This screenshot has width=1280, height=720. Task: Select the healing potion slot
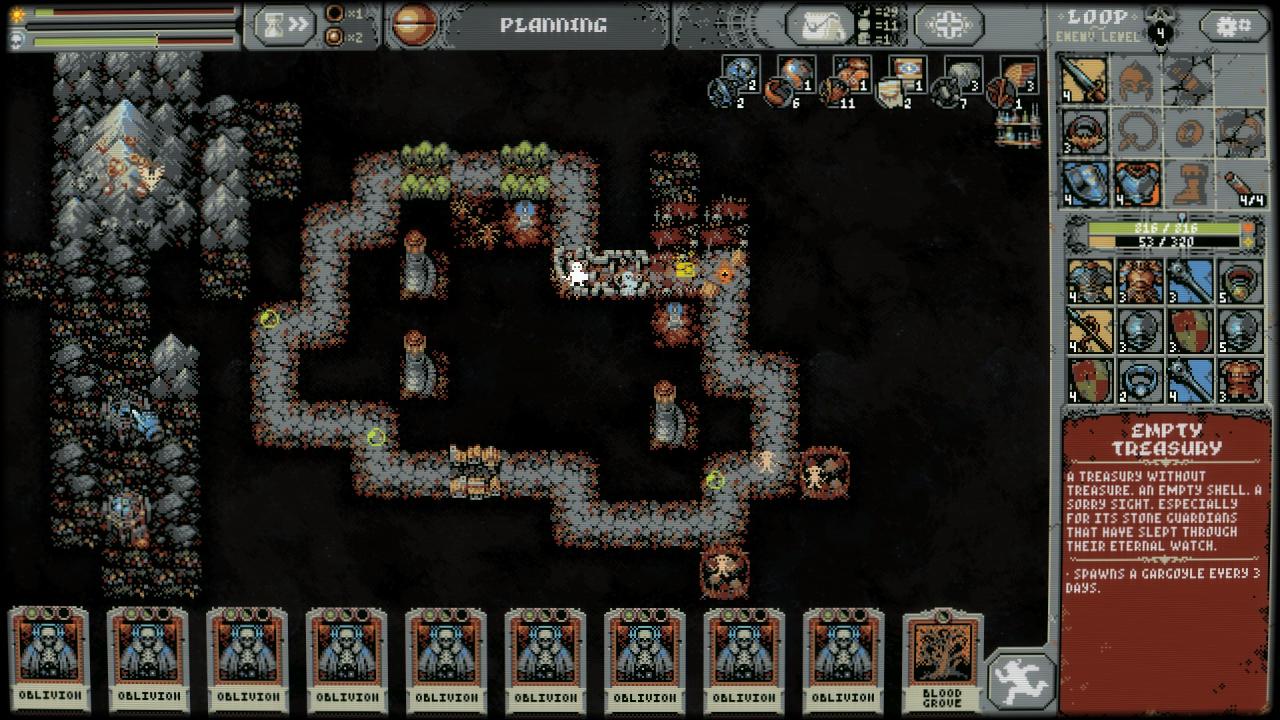(x=1241, y=184)
